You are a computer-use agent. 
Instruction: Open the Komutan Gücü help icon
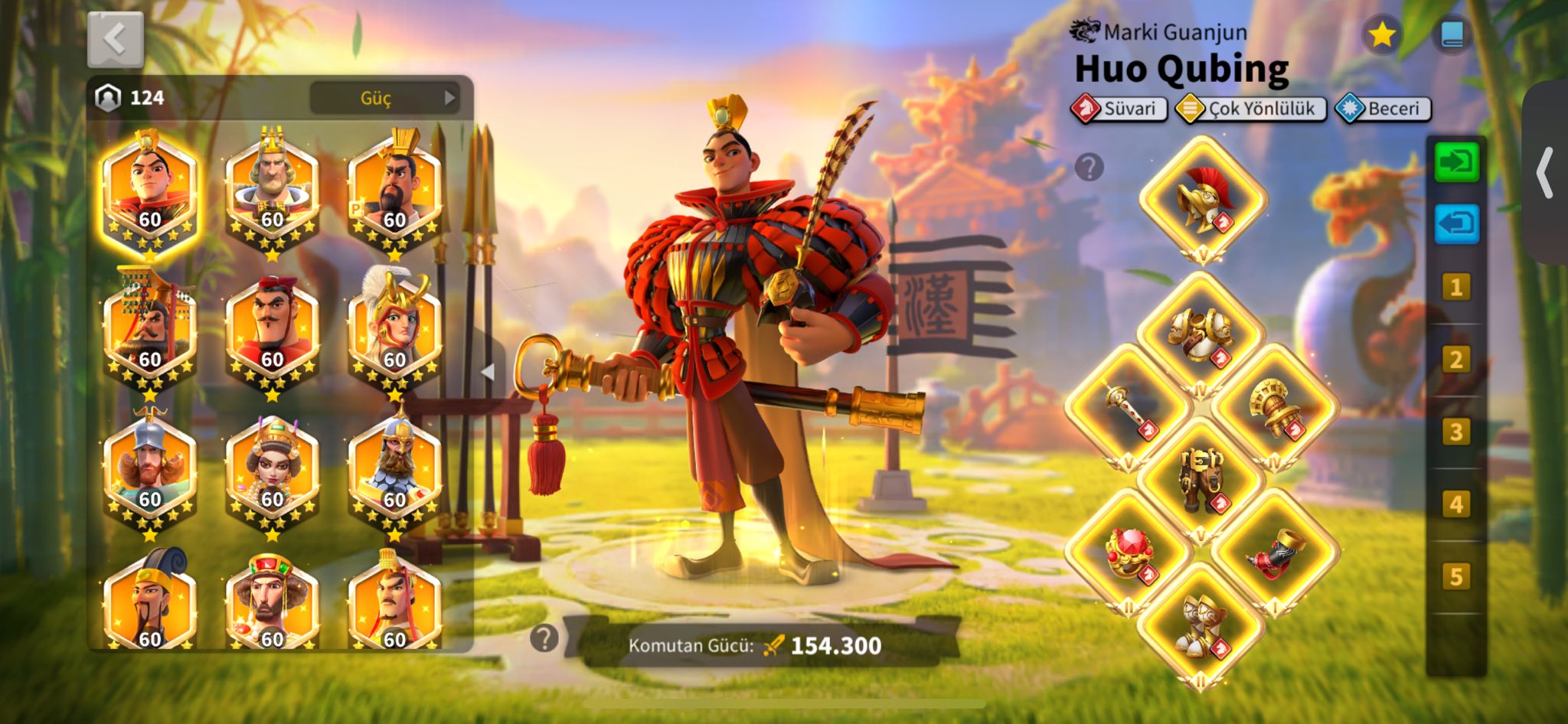point(544,638)
